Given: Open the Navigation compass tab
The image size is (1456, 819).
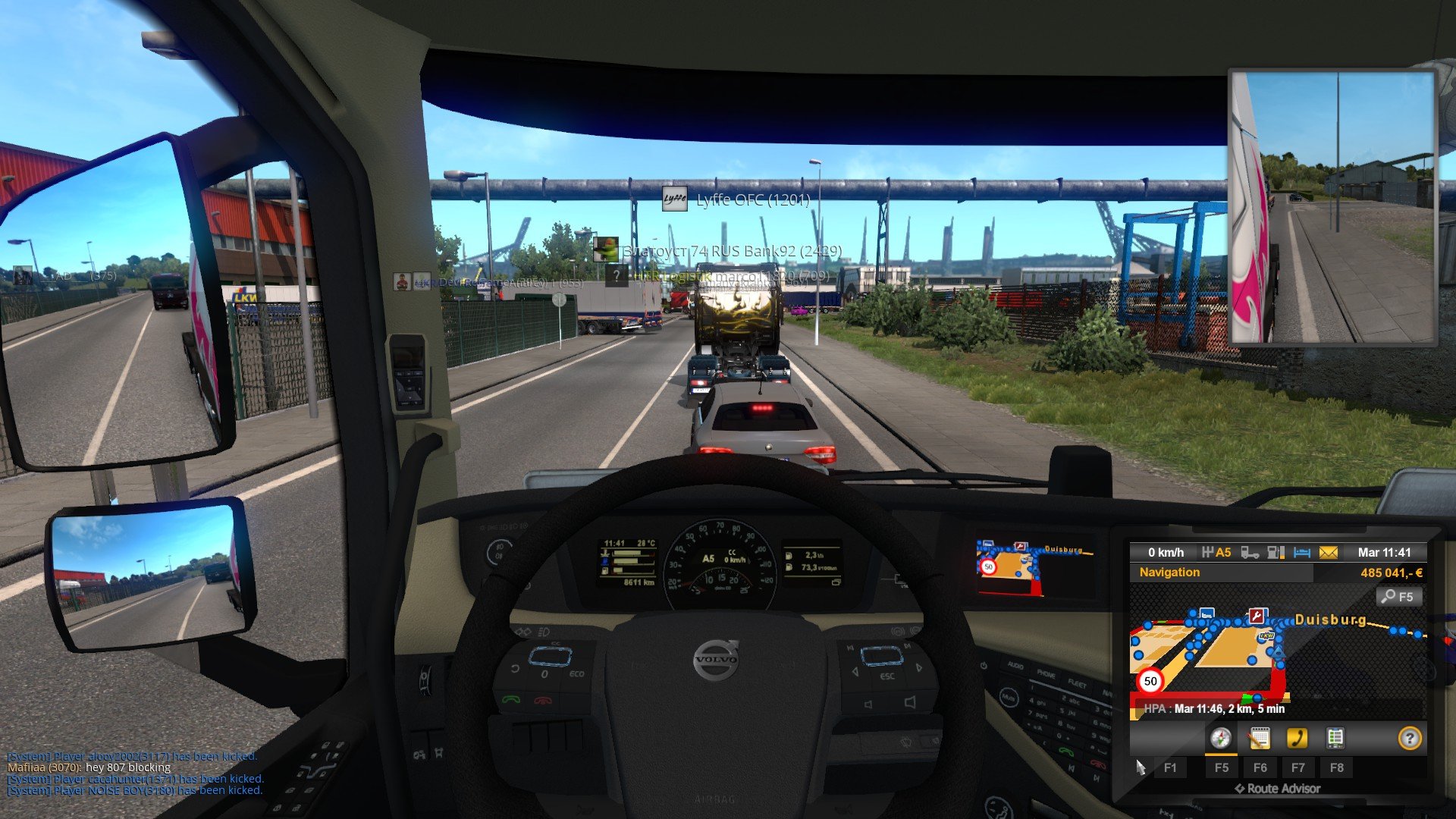Looking at the screenshot, I should [1220, 738].
